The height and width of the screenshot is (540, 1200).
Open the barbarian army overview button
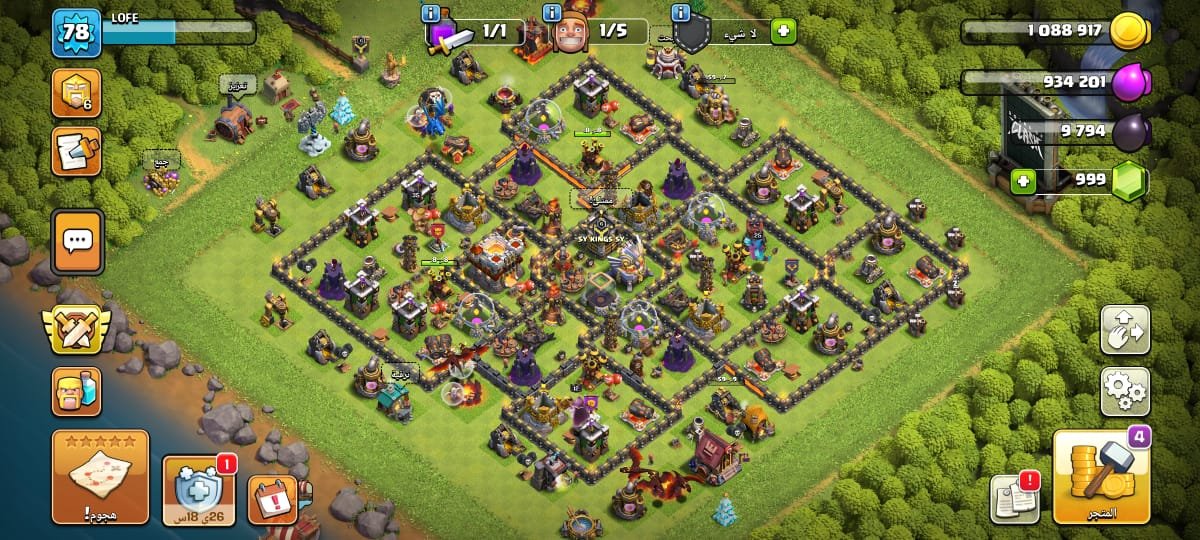pyautogui.click(x=76, y=391)
